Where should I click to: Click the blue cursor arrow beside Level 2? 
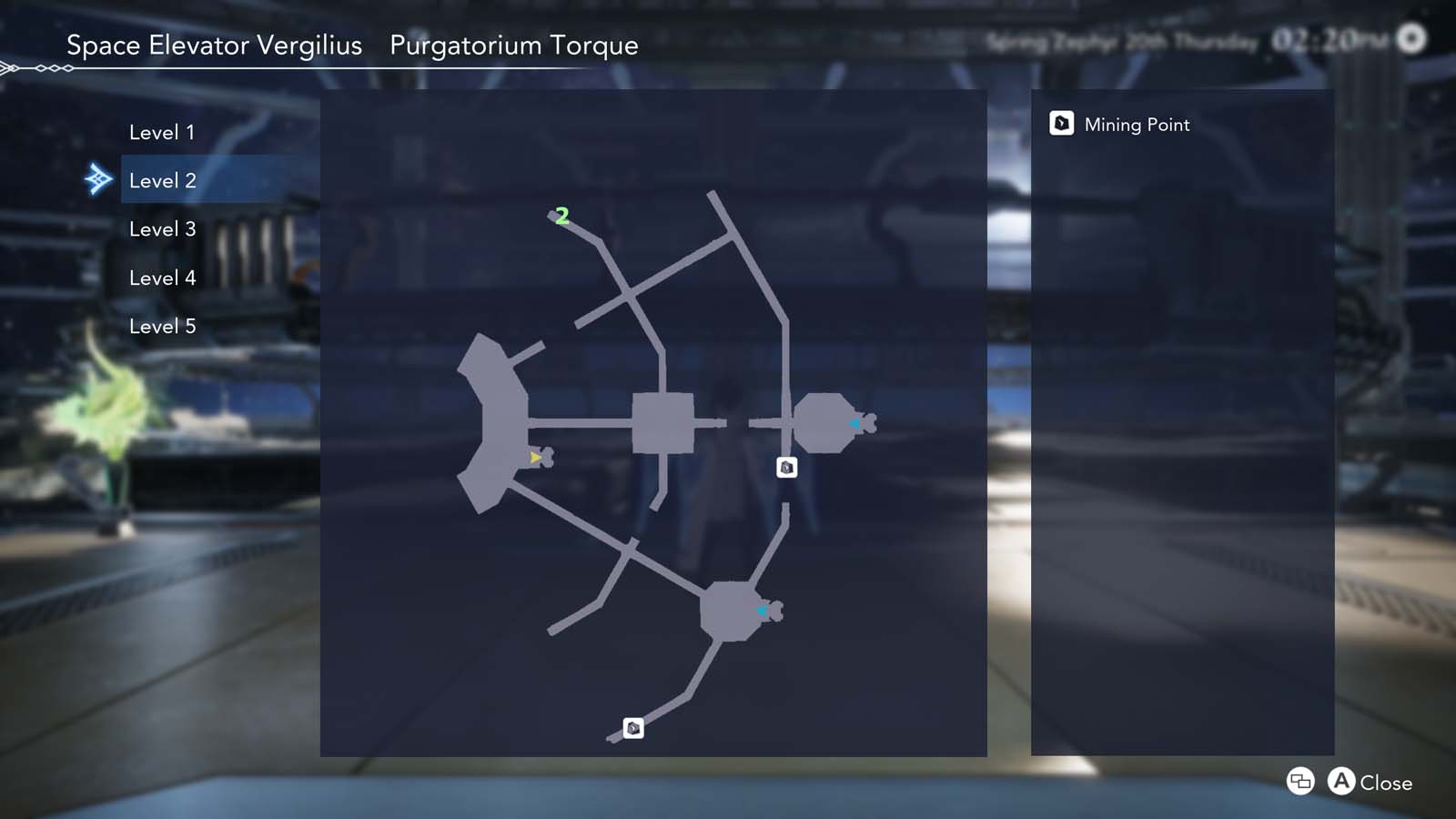click(100, 179)
